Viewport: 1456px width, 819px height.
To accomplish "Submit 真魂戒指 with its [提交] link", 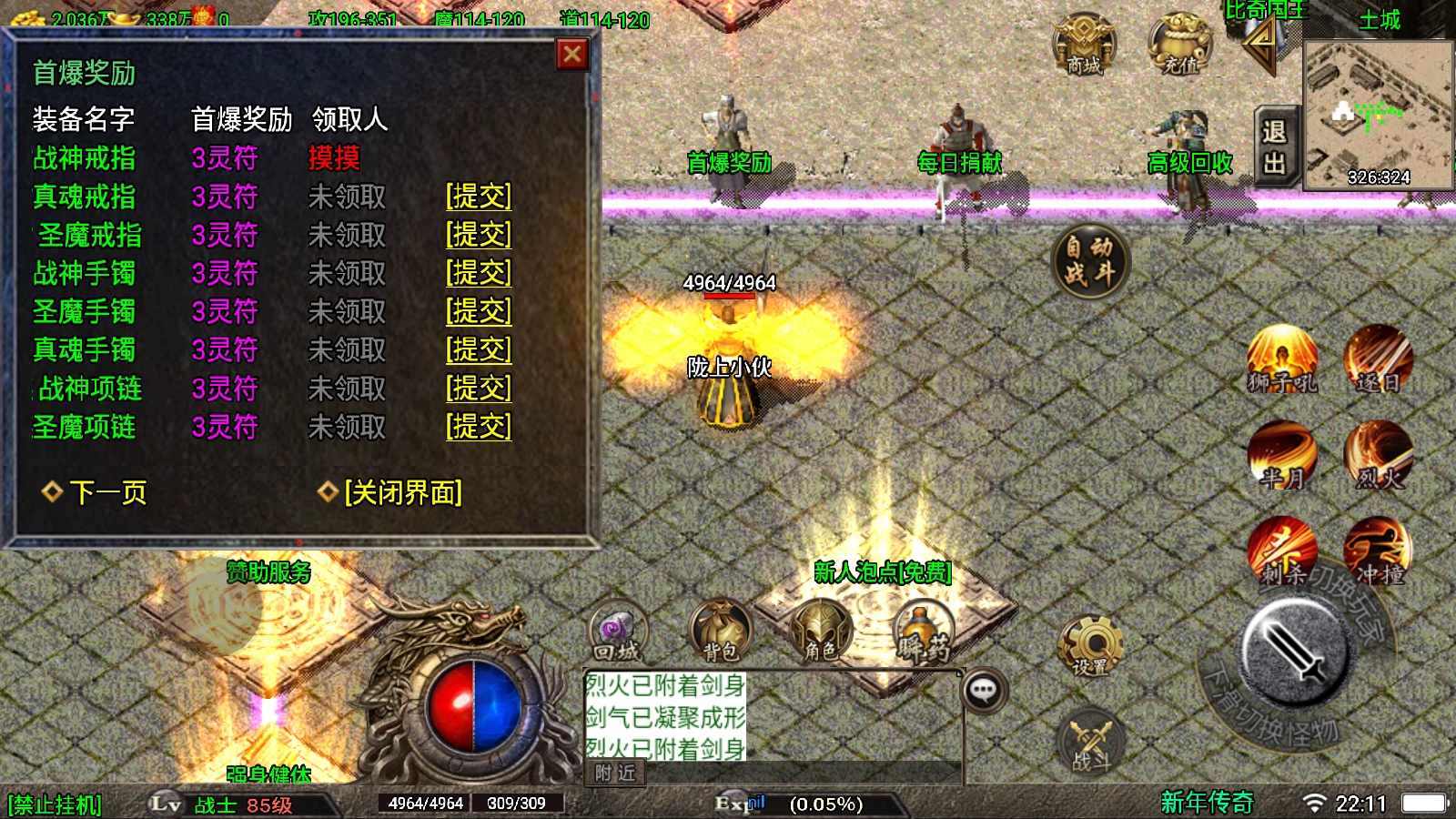I will tap(479, 197).
